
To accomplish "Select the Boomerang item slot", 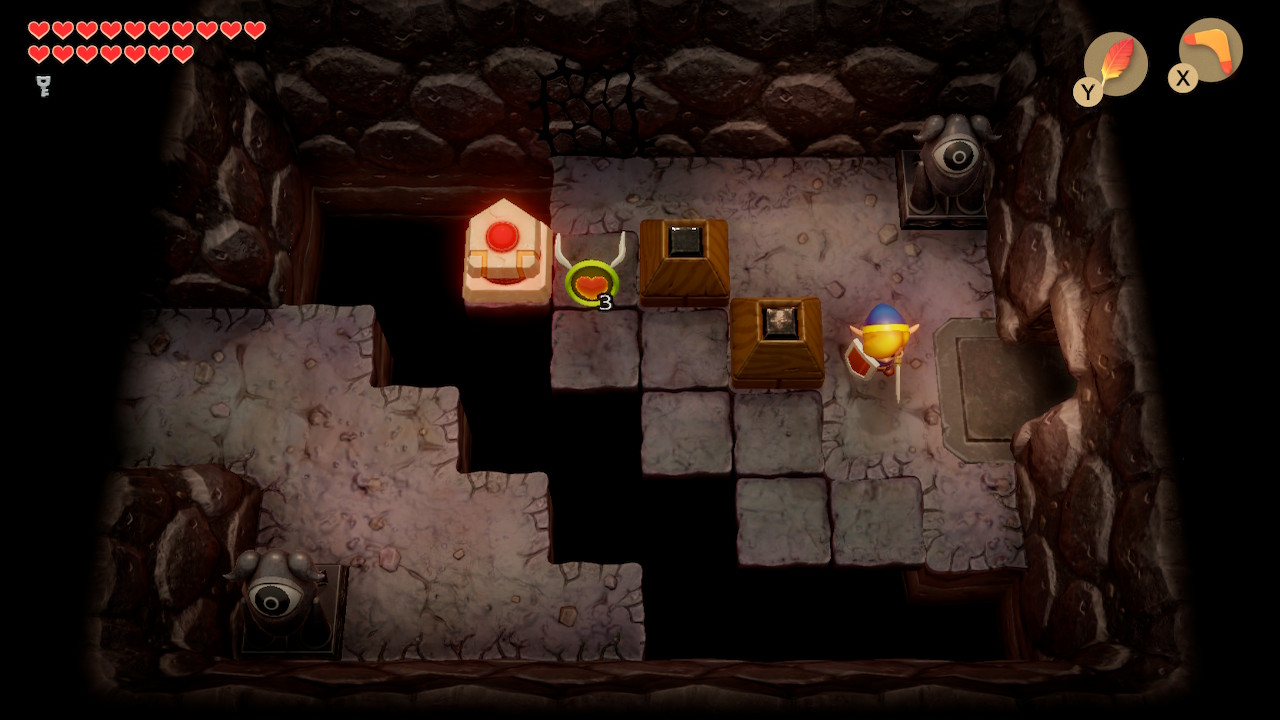I will (x=1210, y=51).
